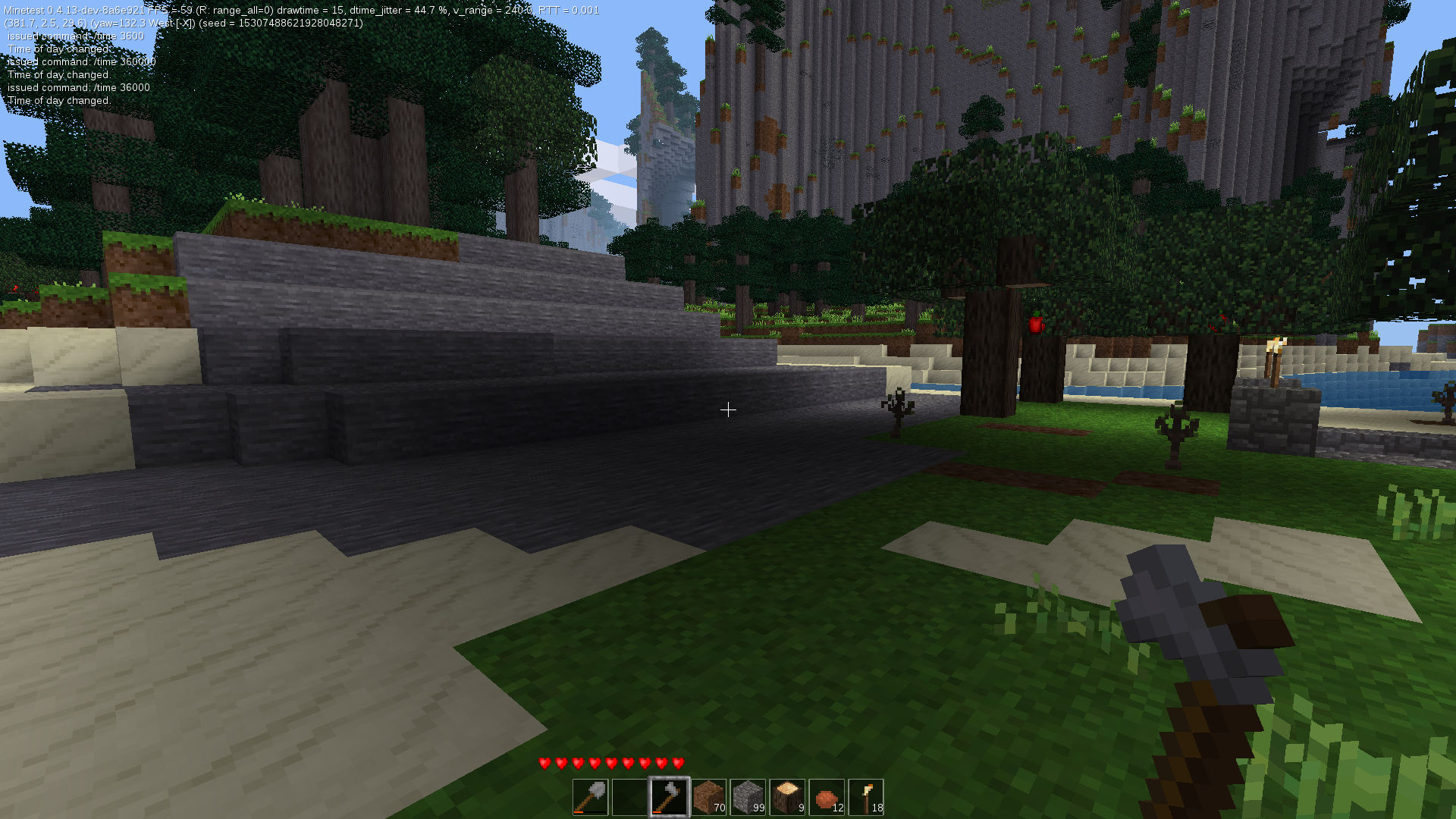Screen dimensions: 1456x819
Task: Select the torch stack of 18
Action: click(x=867, y=796)
